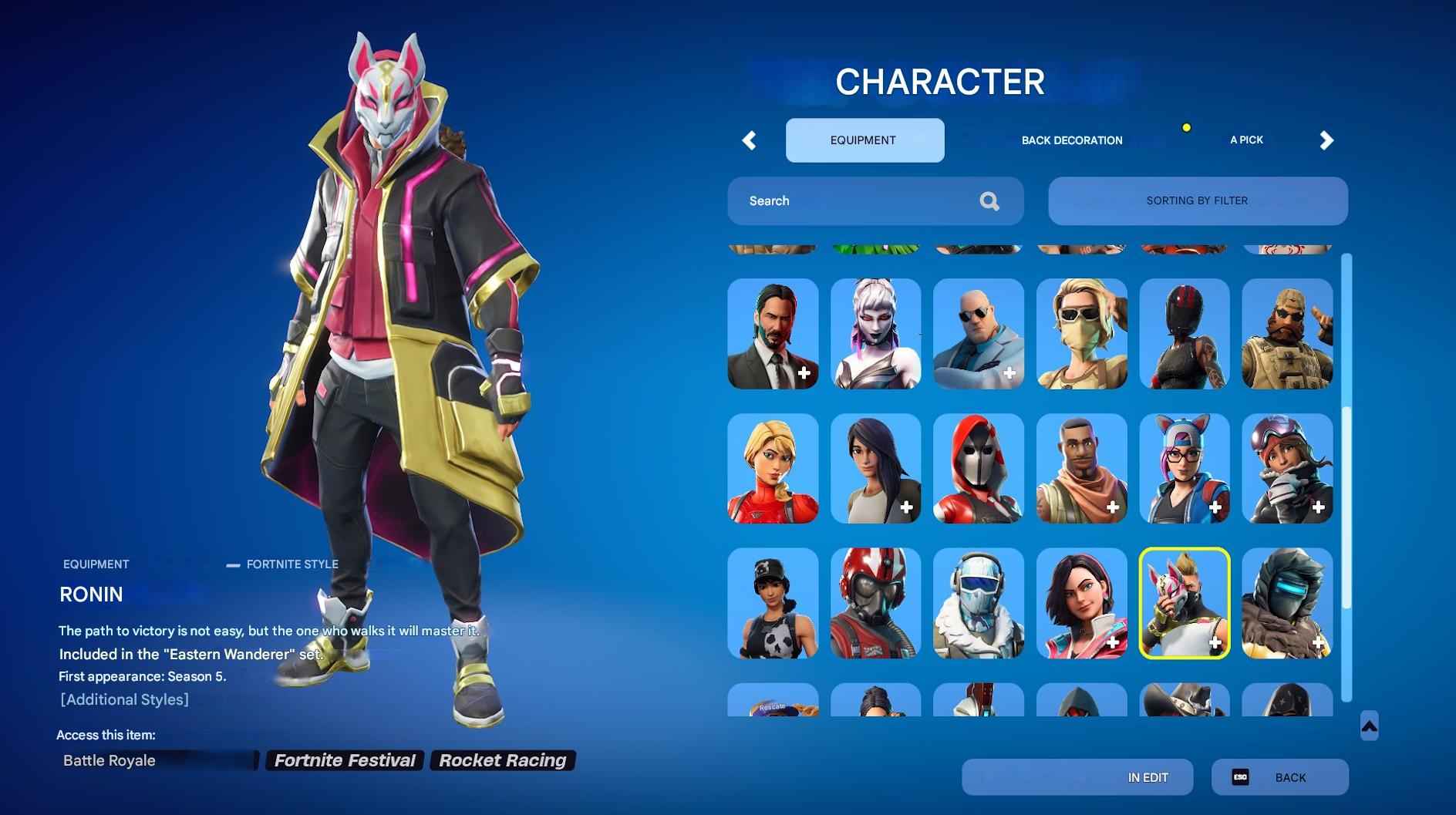
Task: Select the red masked outfit thumbnail
Action: (x=978, y=469)
